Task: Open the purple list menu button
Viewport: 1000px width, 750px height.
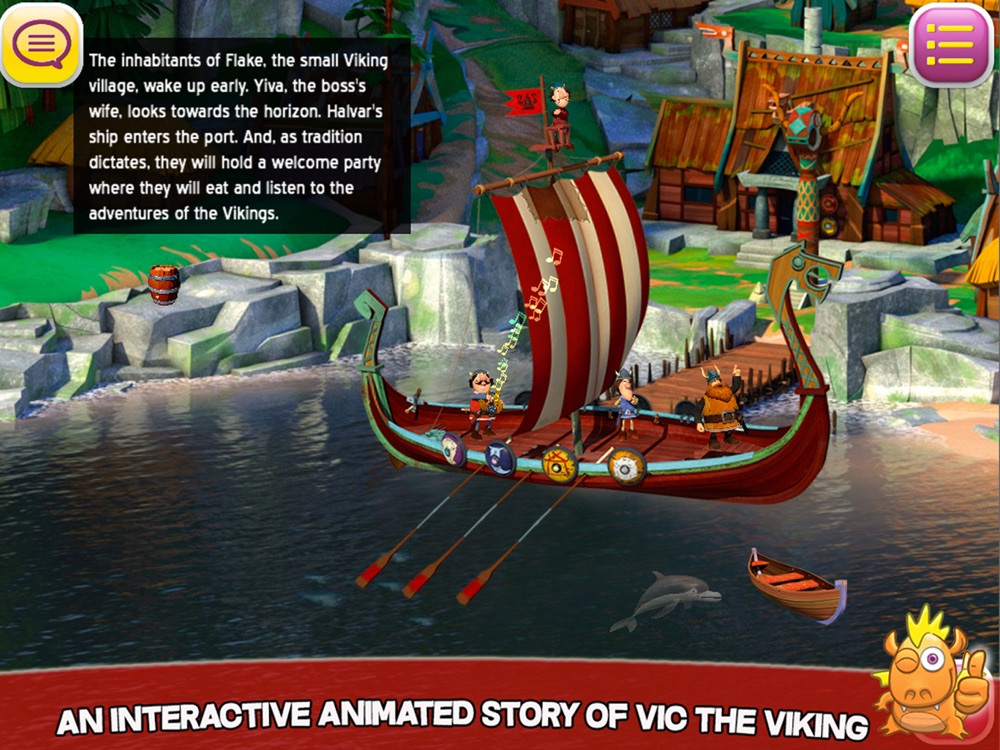Action: (951, 45)
